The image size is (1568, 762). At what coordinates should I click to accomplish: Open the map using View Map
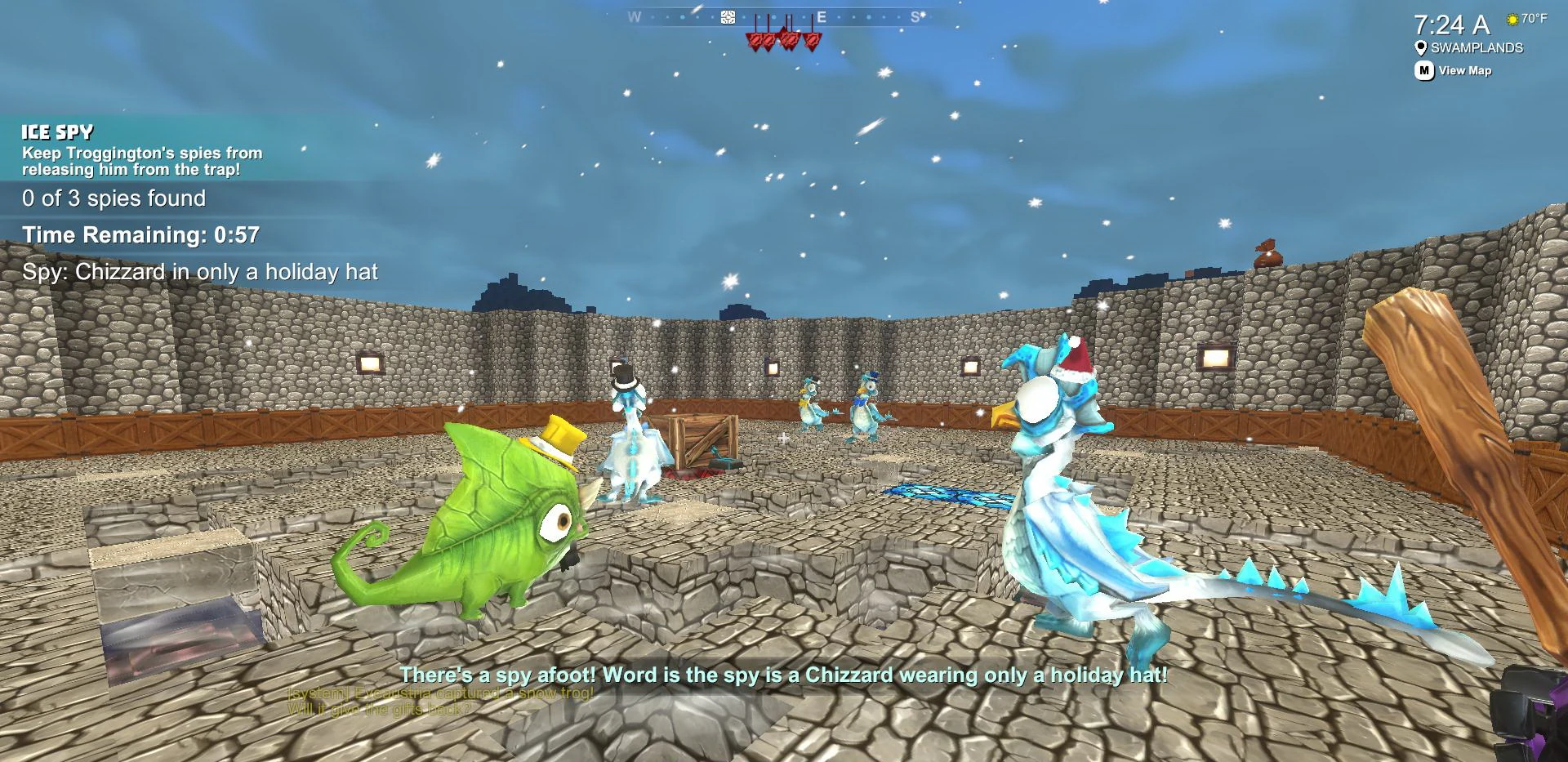pos(1464,71)
